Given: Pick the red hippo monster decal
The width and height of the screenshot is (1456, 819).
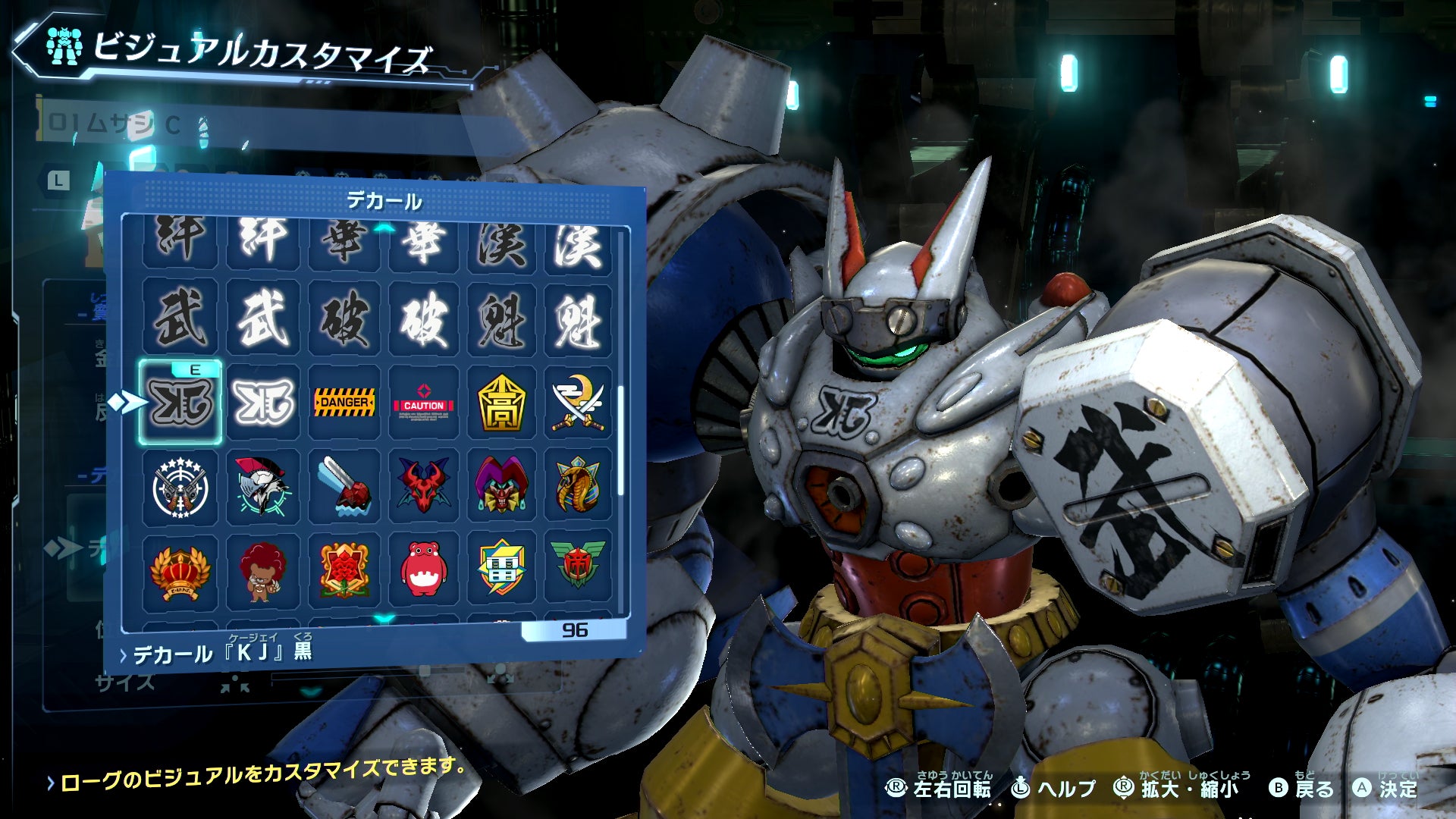Looking at the screenshot, I should coord(423,571).
